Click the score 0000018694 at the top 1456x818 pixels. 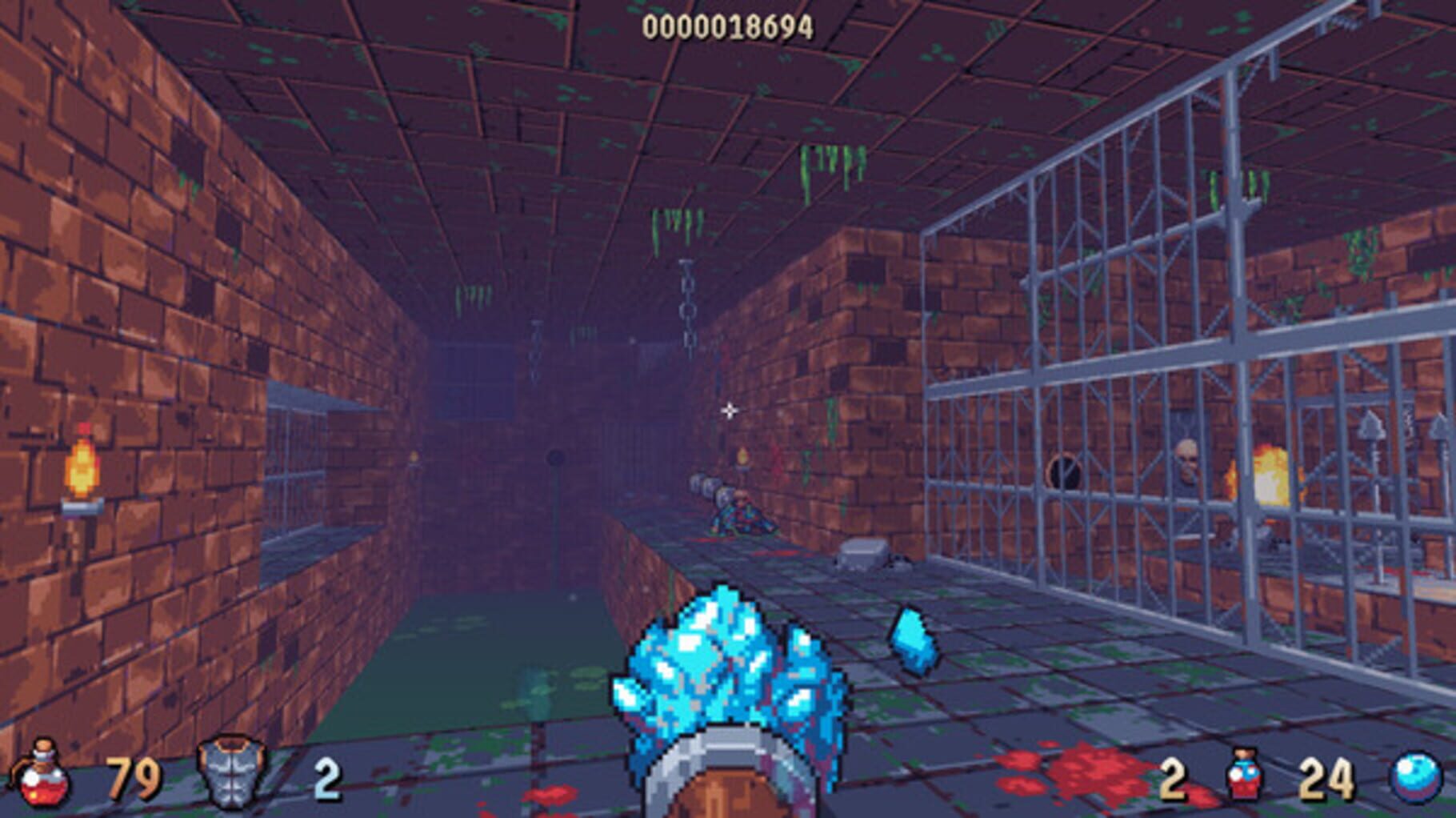[x=726, y=26]
